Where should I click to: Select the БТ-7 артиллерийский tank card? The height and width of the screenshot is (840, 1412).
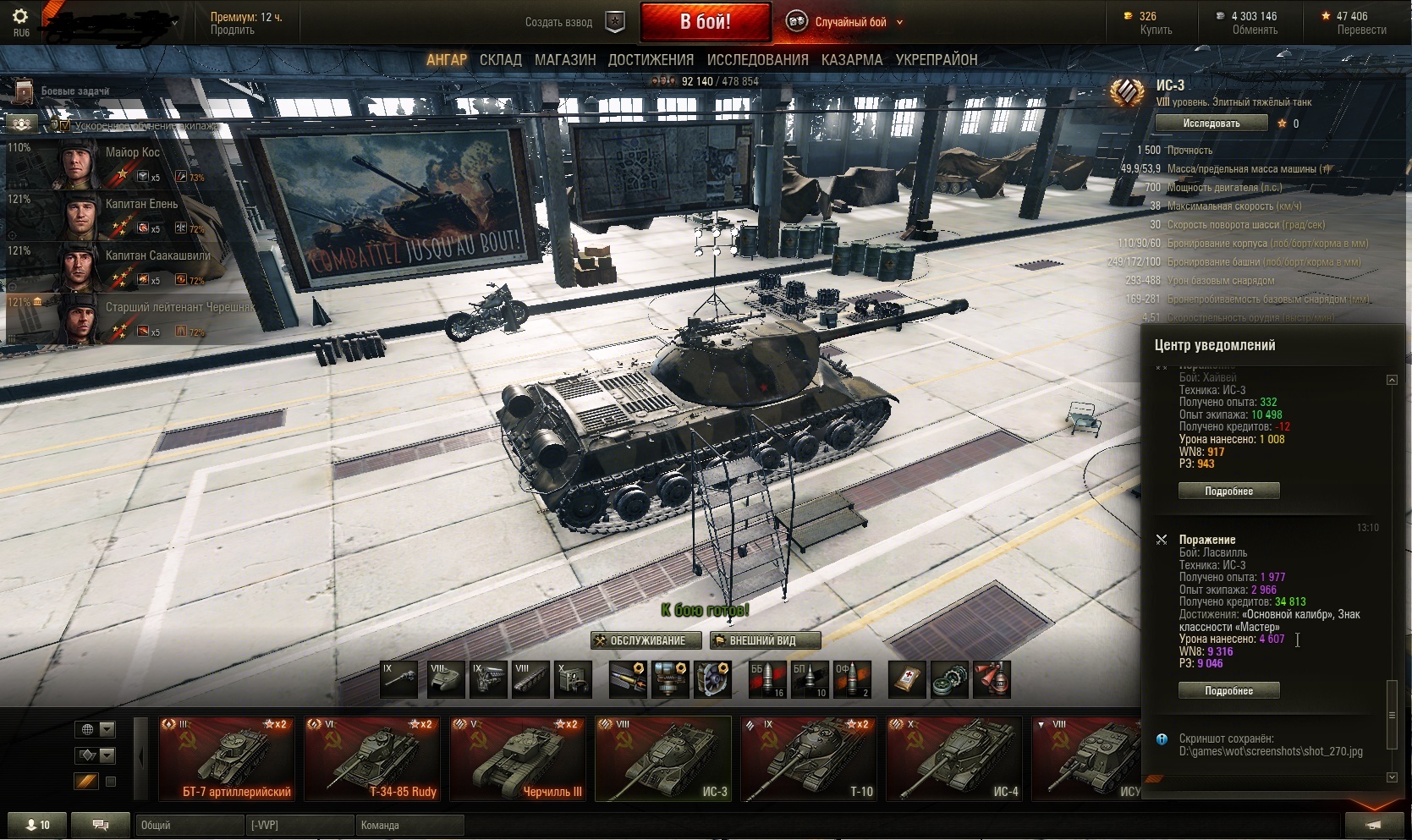[x=227, y=759]
